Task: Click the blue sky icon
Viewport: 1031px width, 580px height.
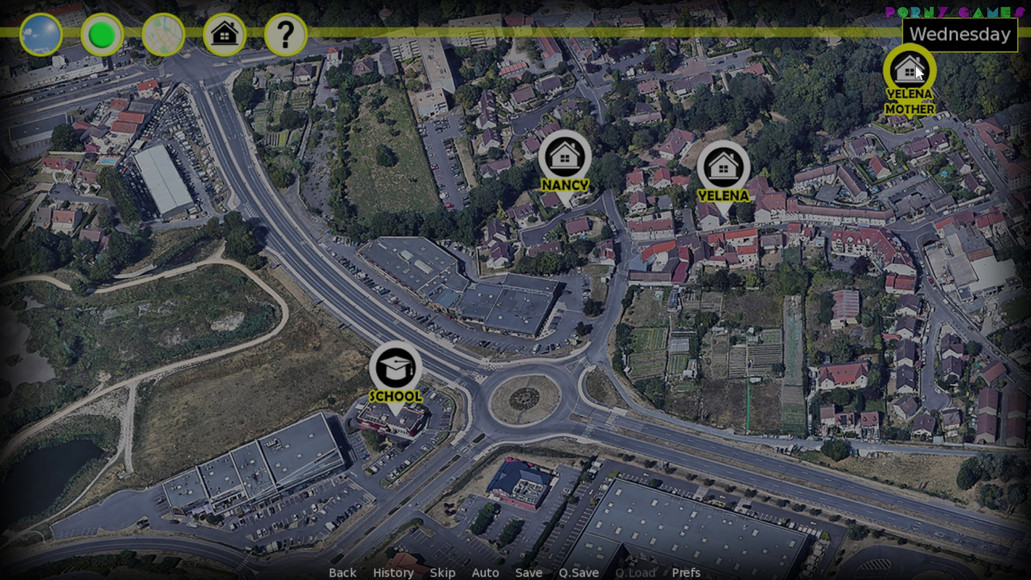Action: point(41,35)
